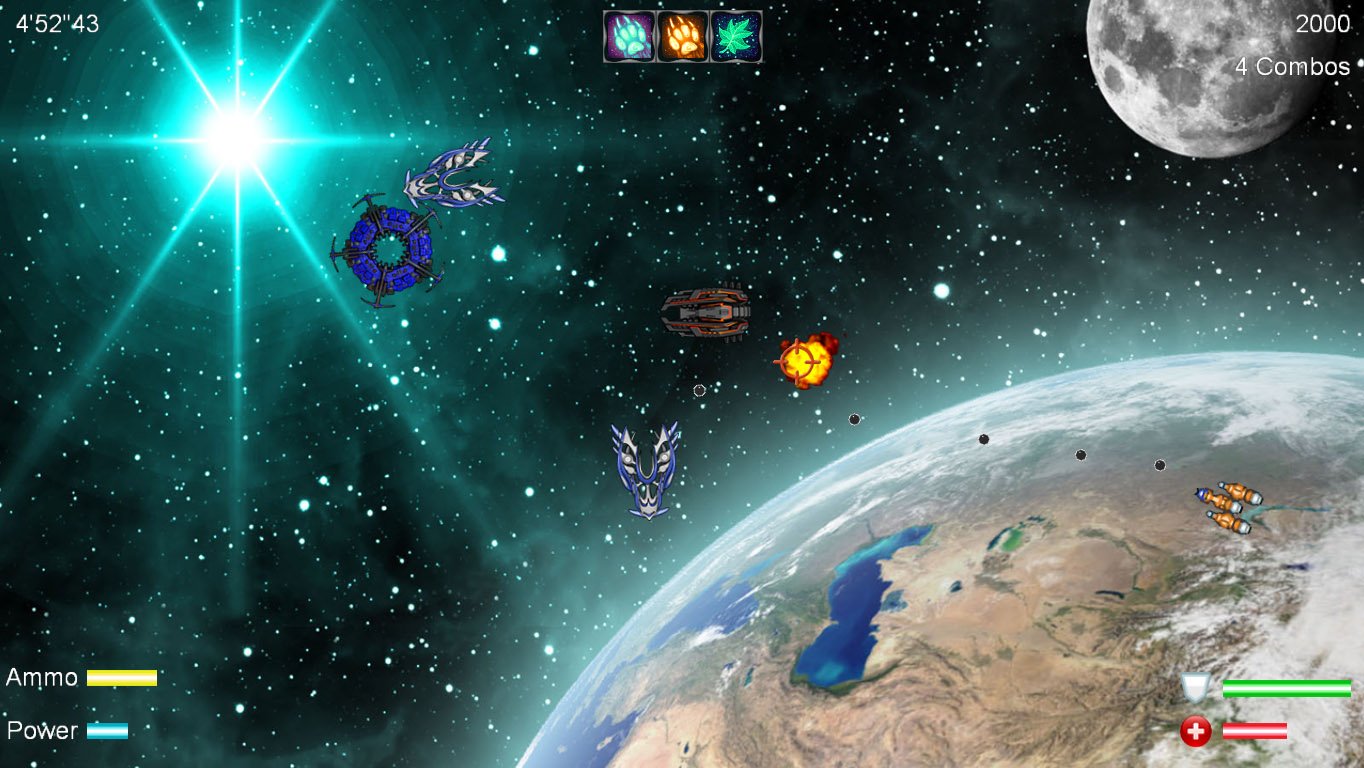The width and height of the screenshot is (1364, 768).
Task: Click the score value 2000
Action: [x=1323, y=22]
